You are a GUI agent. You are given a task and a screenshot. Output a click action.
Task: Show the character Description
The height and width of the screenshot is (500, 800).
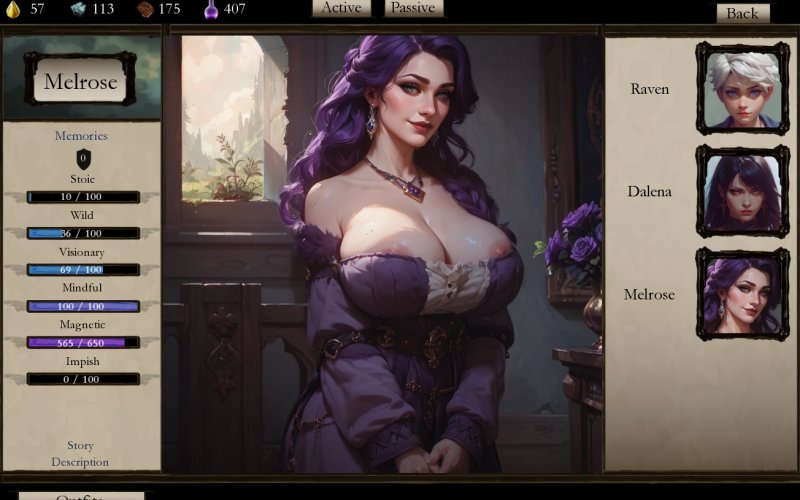[x=81, y=462]
